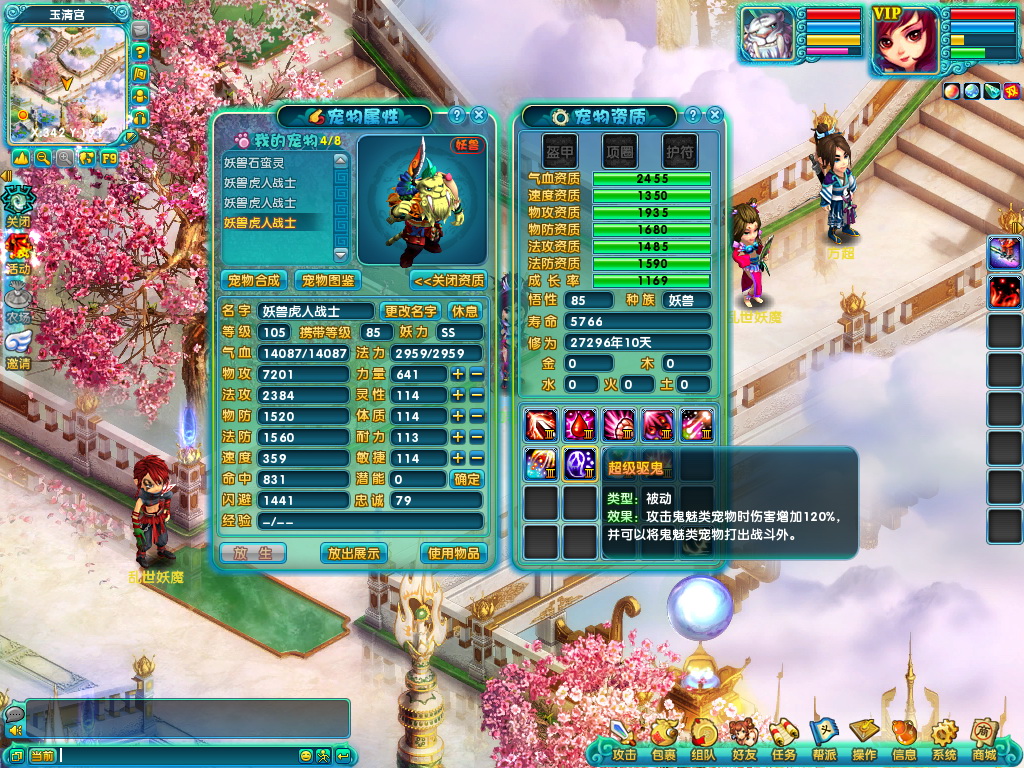Collapse the panel with 关闭资质 button
The image size is (1024, 768).
point(448,280)
